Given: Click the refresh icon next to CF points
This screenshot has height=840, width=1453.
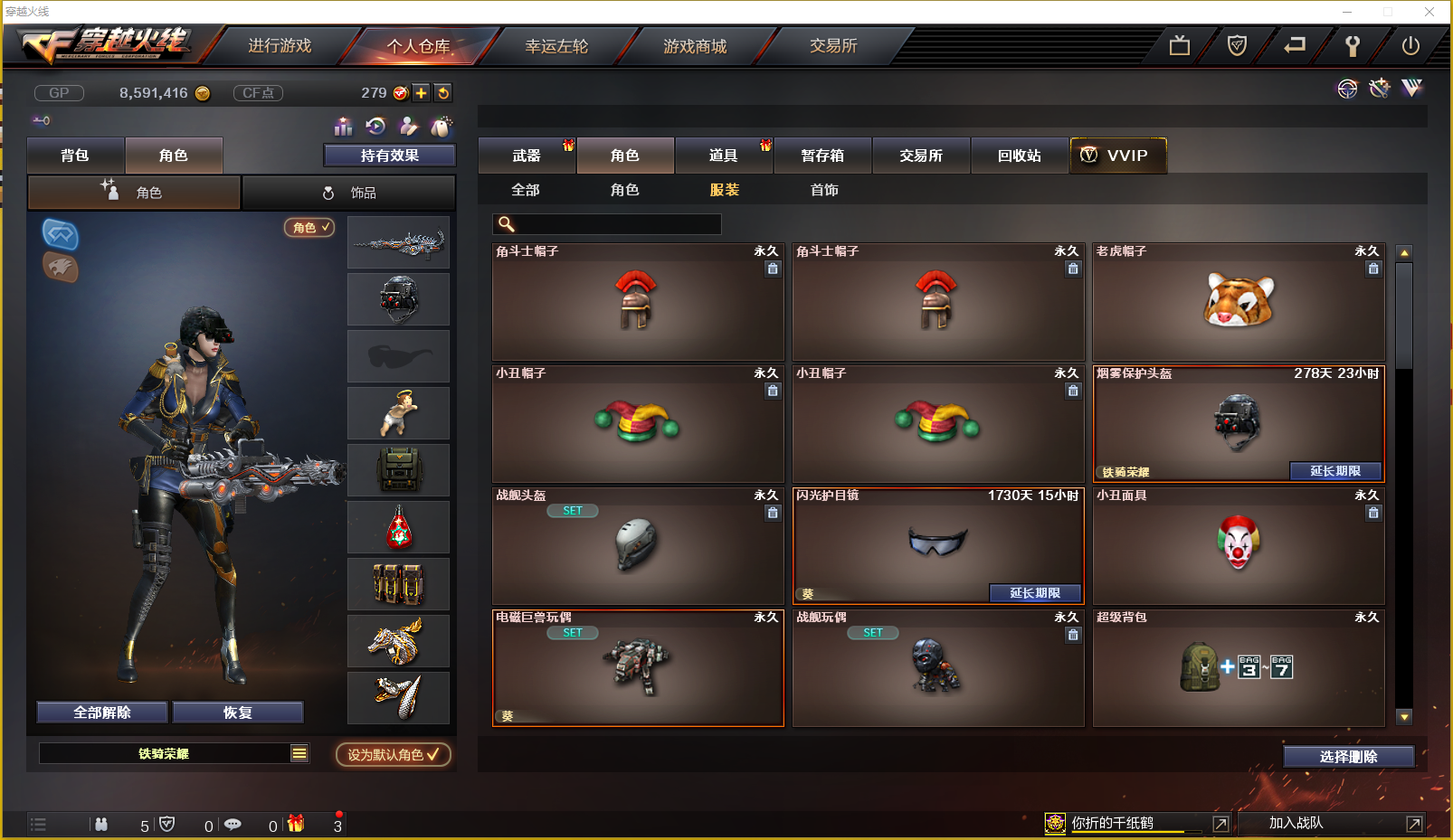Looking at the screenshot, I should tap(442, 92).
